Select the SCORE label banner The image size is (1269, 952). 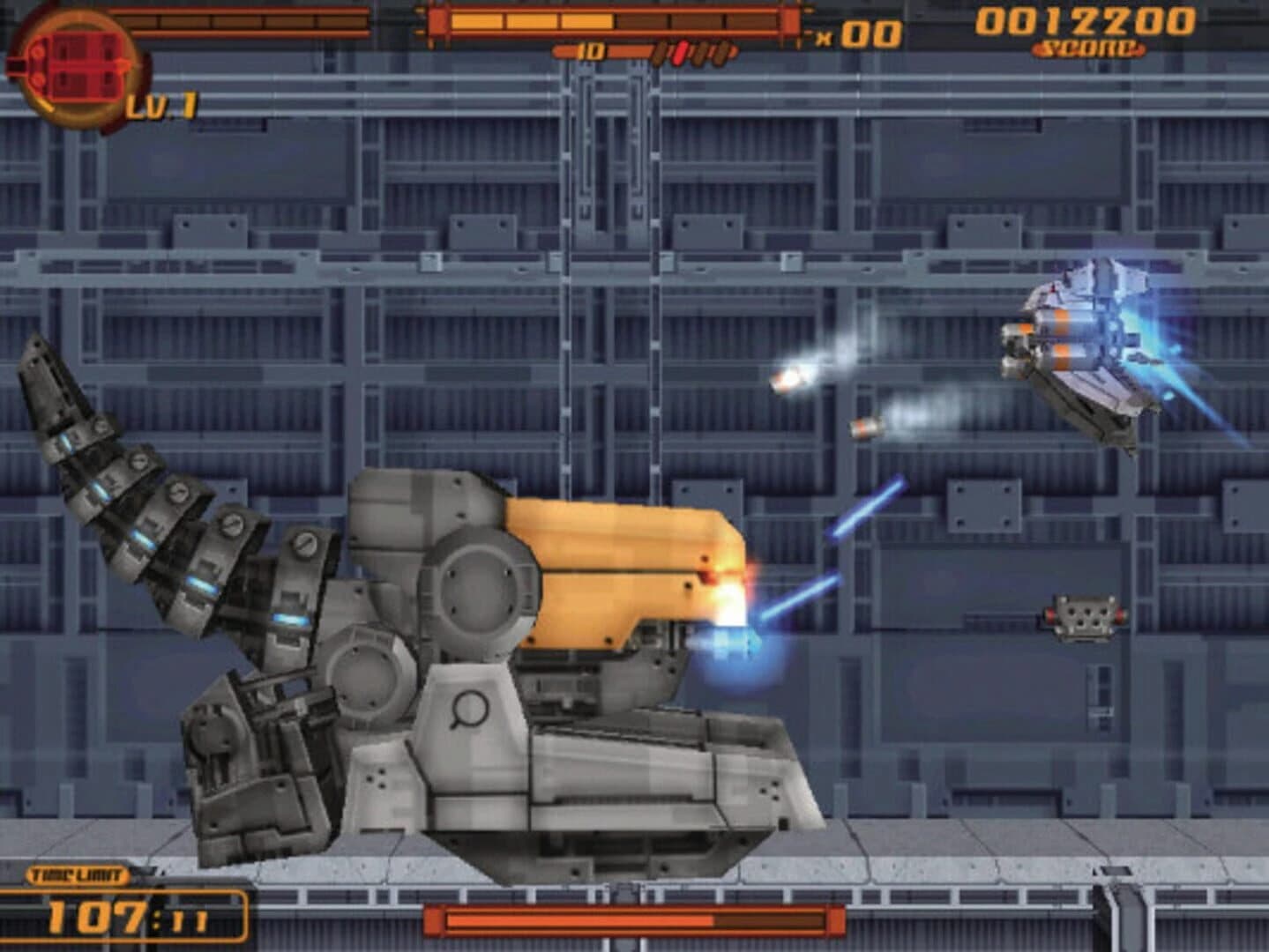click(1086, 48)
